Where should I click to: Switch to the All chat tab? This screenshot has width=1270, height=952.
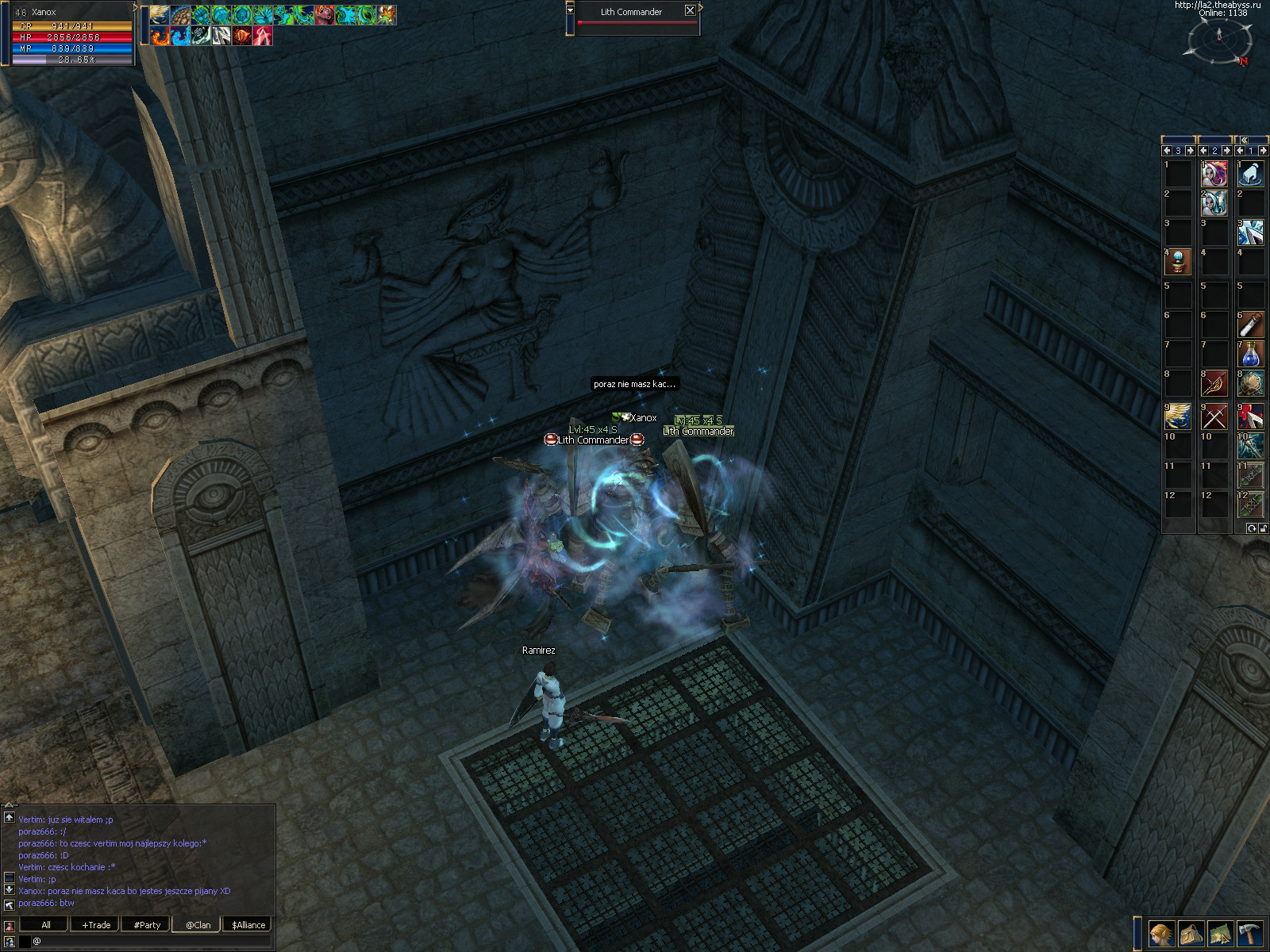(45, 925)
